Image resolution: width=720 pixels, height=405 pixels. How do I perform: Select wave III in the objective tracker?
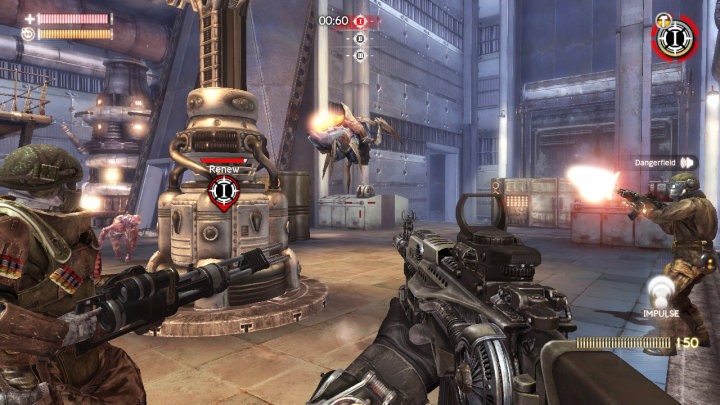tap(360, 55)
